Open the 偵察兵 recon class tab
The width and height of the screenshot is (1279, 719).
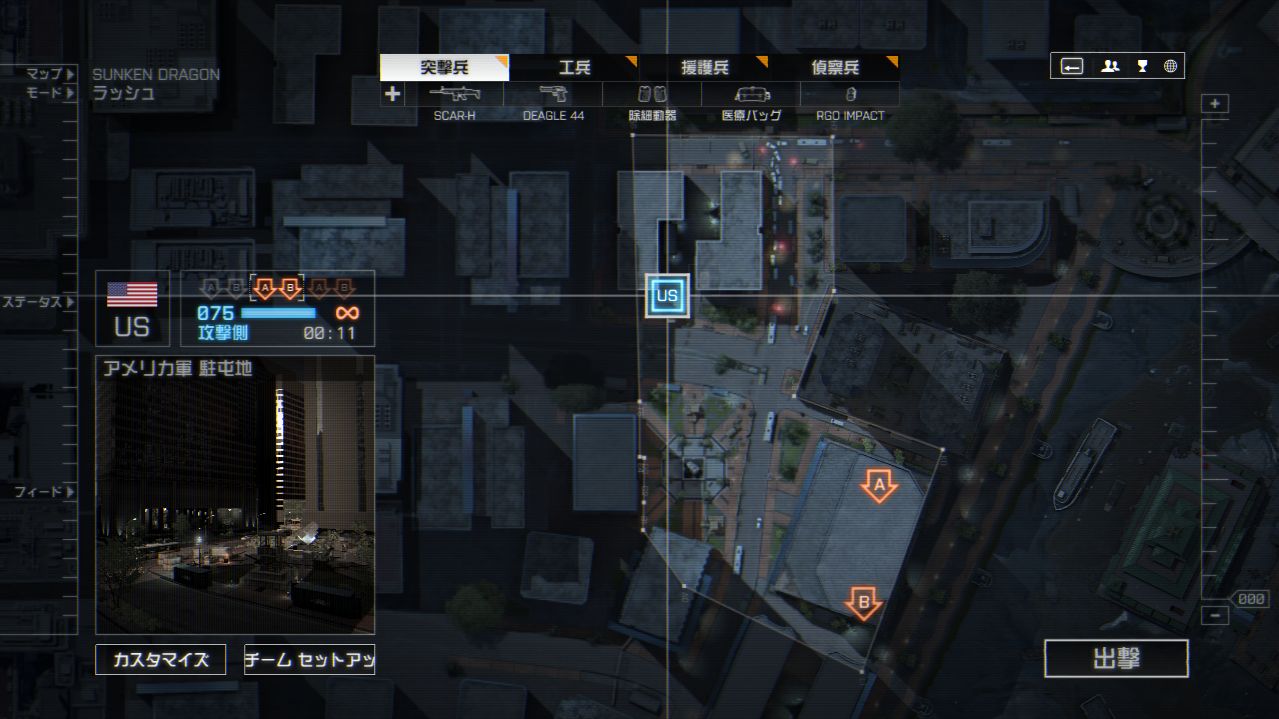pos(834,68)
